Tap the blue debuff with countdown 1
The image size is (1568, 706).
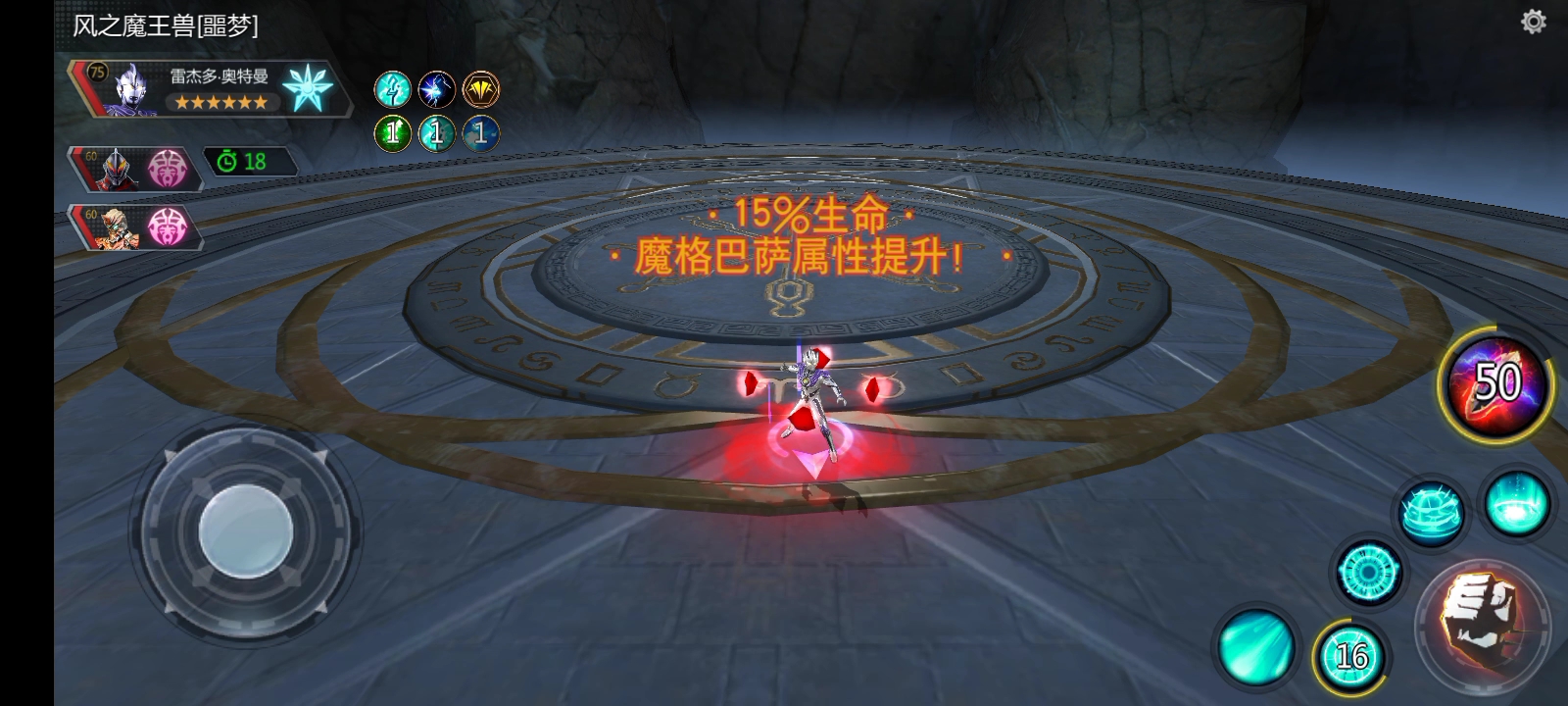click(x=479, y=133)
